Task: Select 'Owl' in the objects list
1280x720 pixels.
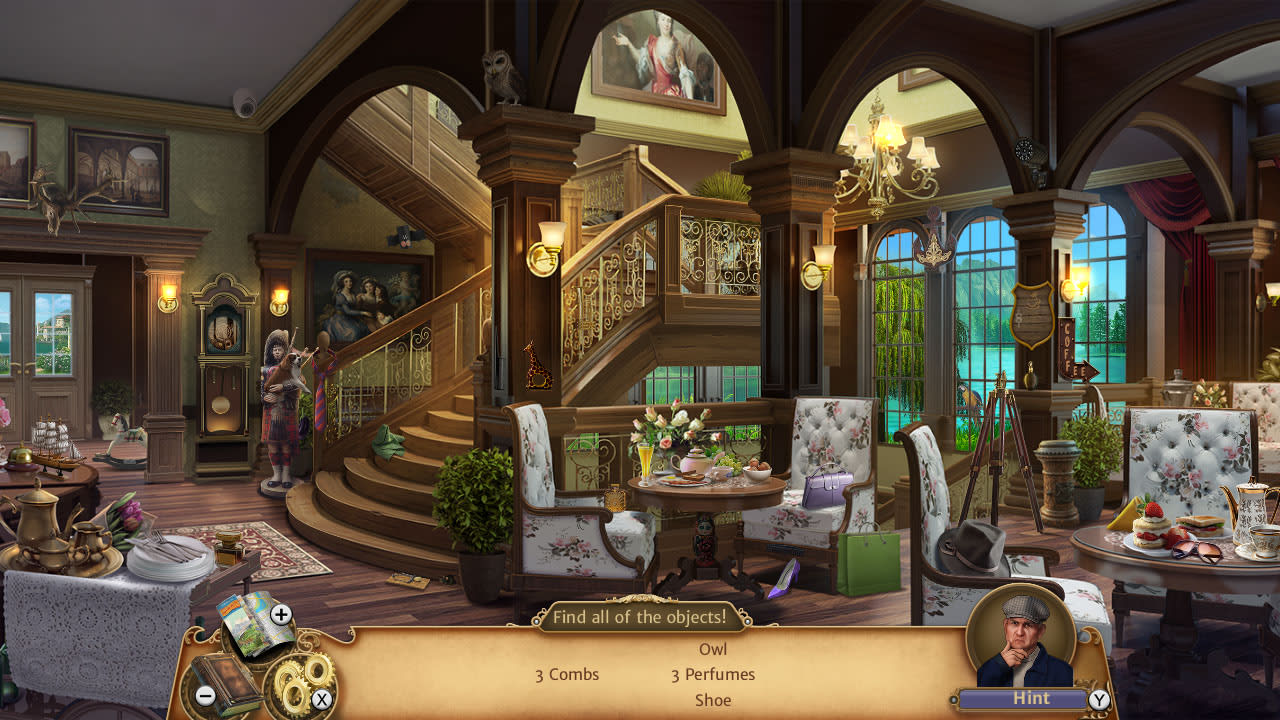Action: (713, 649)
